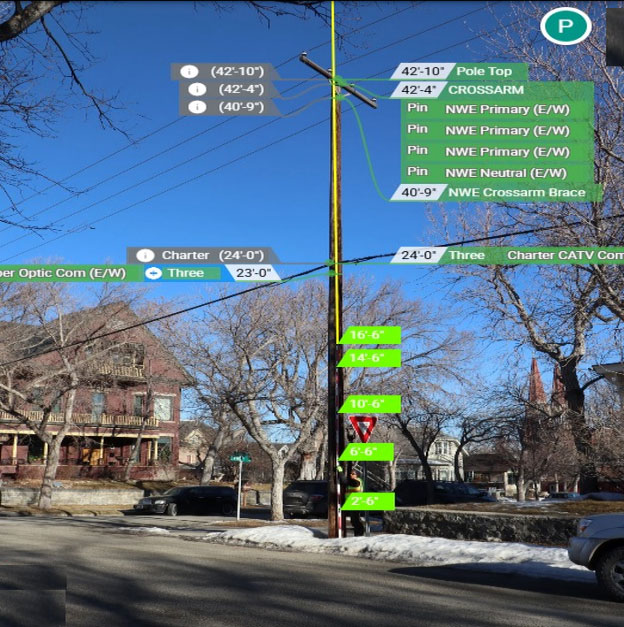This screenshot has height=627, width=624.
Task: Click the minus icon beside Three
Action: click(153, 273)
